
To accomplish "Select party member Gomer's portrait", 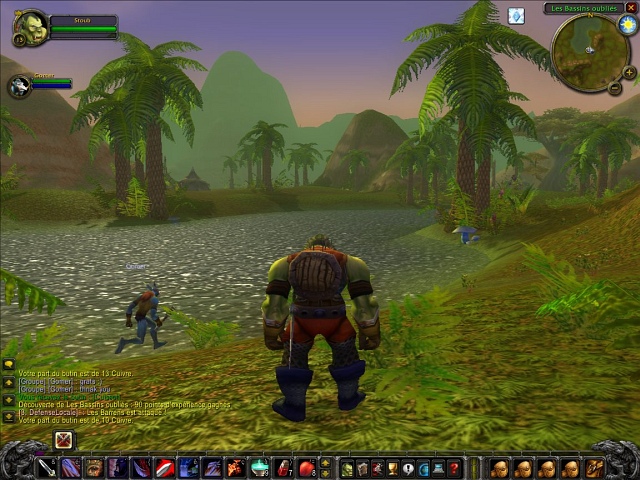I will 18,86.
